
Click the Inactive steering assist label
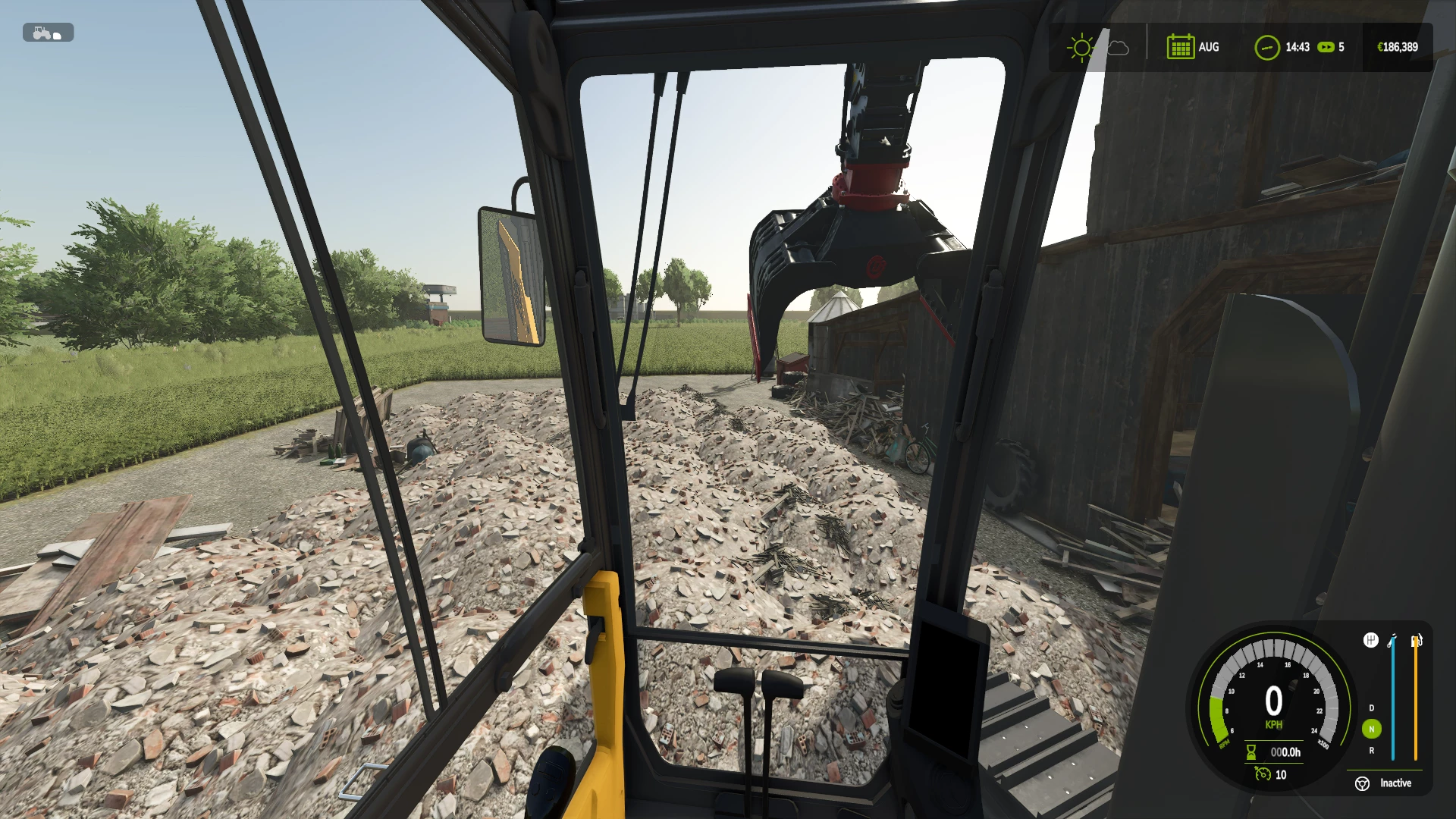pyautogui.click(x=1396, y=783)
